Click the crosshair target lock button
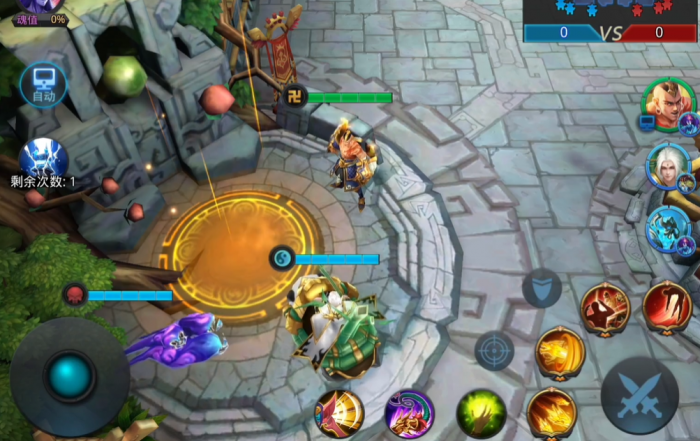 494,351
